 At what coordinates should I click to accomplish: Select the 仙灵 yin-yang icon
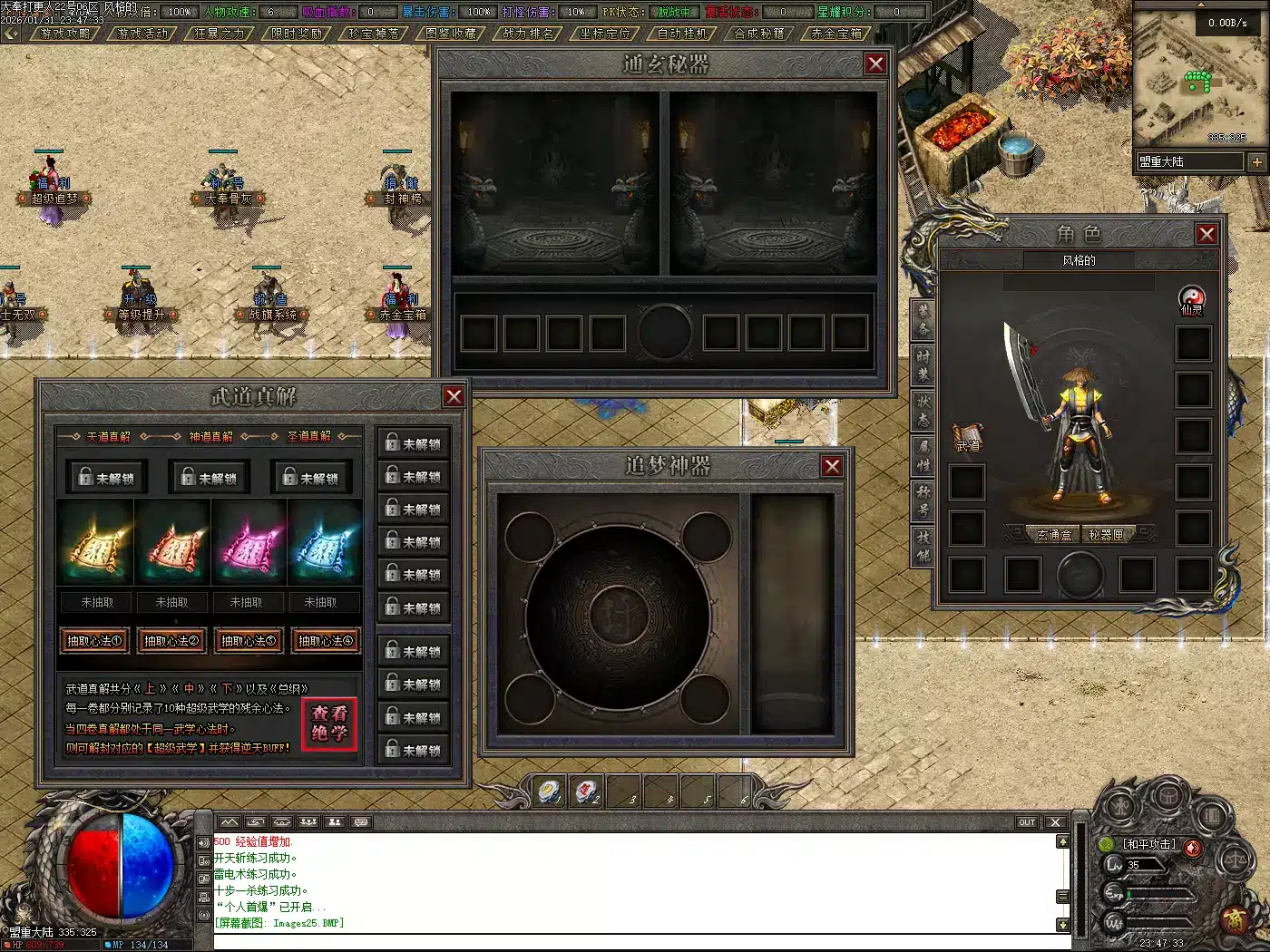pos(1190,298)
